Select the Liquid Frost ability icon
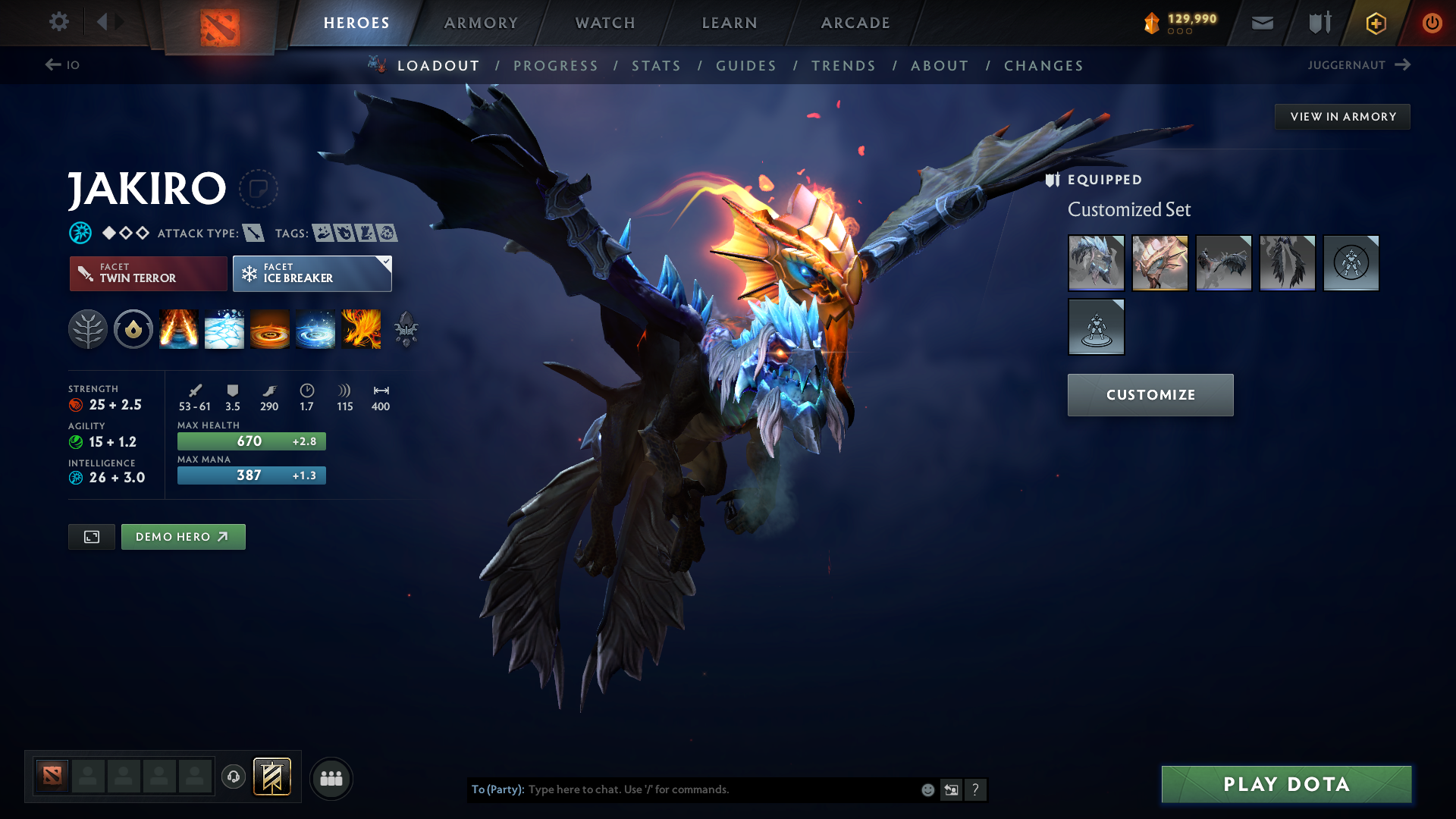Screen dimensions: 1456x819 tap(315, 329)
